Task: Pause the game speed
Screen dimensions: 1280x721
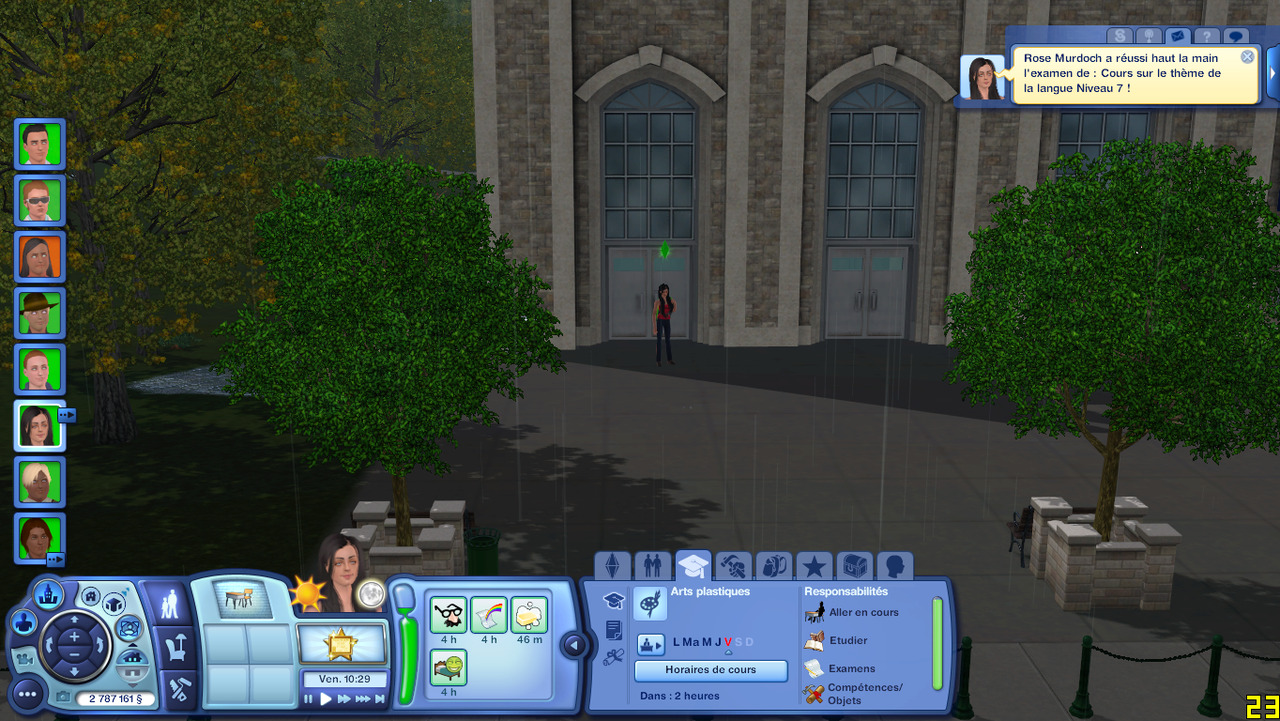Action: pyautogui.click(x=309, y=699)
